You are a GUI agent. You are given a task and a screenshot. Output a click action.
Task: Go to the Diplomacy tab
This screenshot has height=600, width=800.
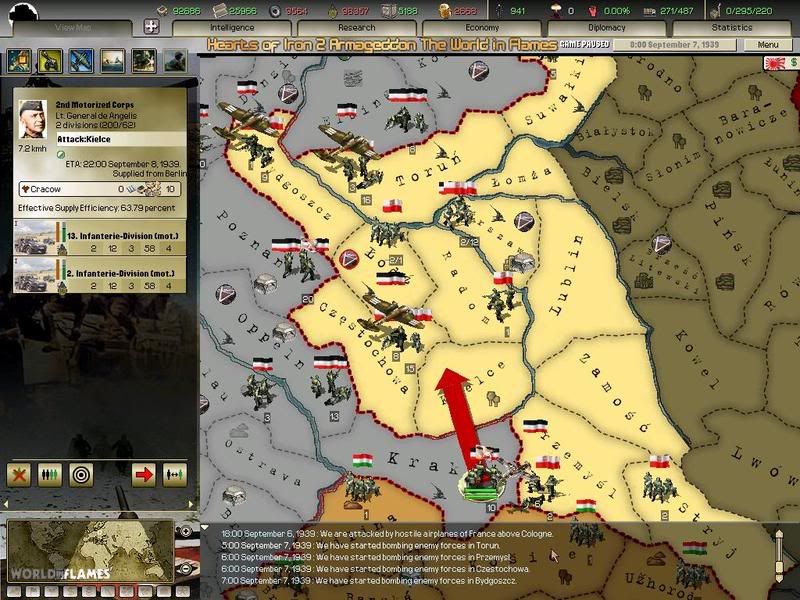[x=607, y=28]
